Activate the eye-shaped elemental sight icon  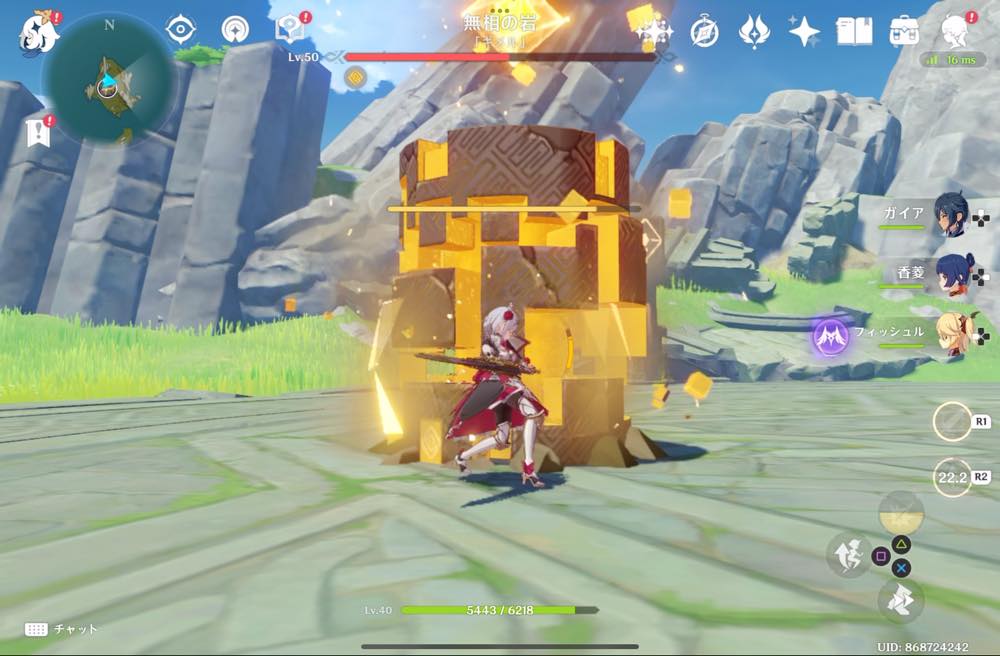(x=181, y=29)
